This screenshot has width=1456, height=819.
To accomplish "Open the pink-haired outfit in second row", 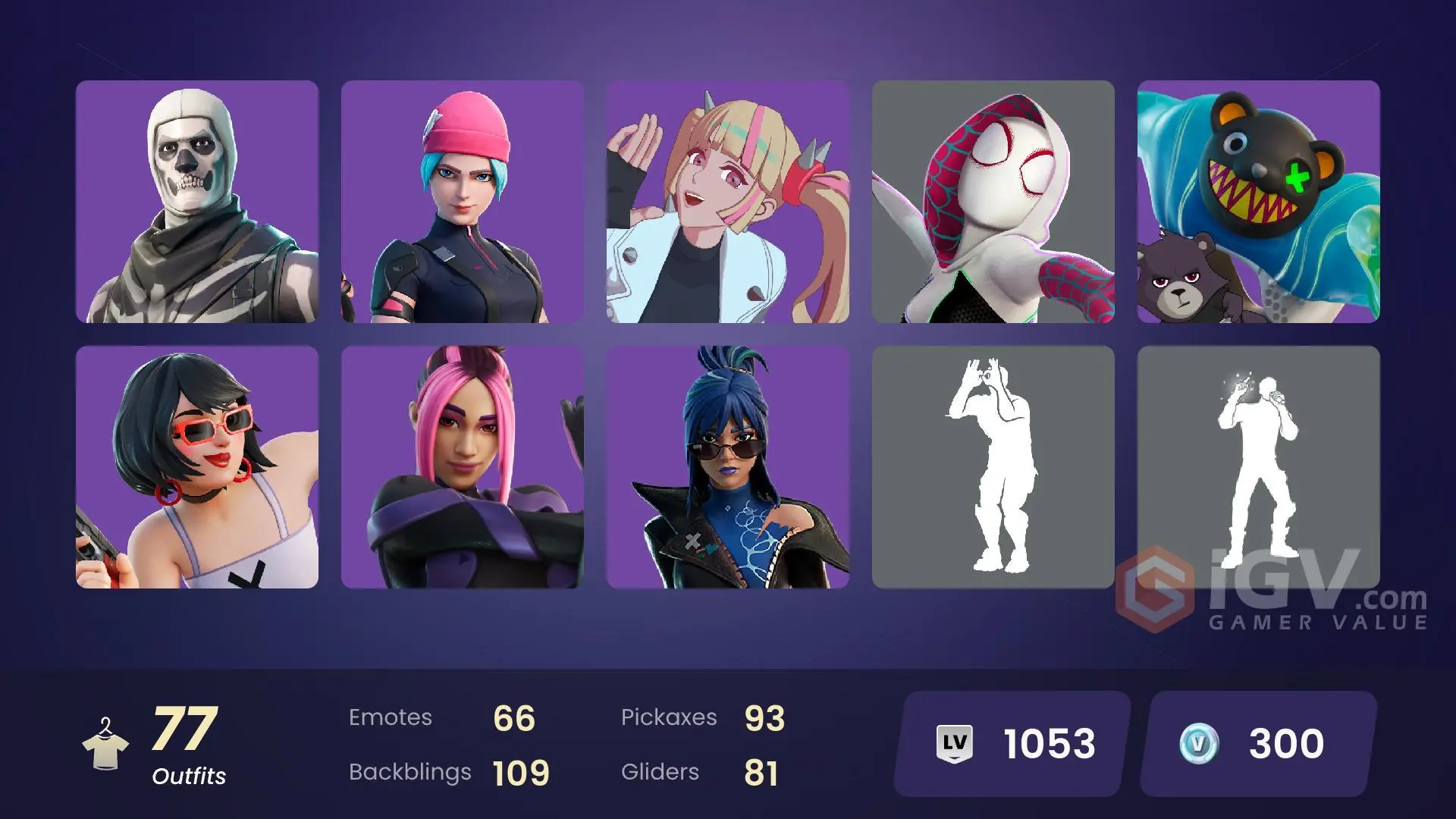I will click(x=463, y=466).
